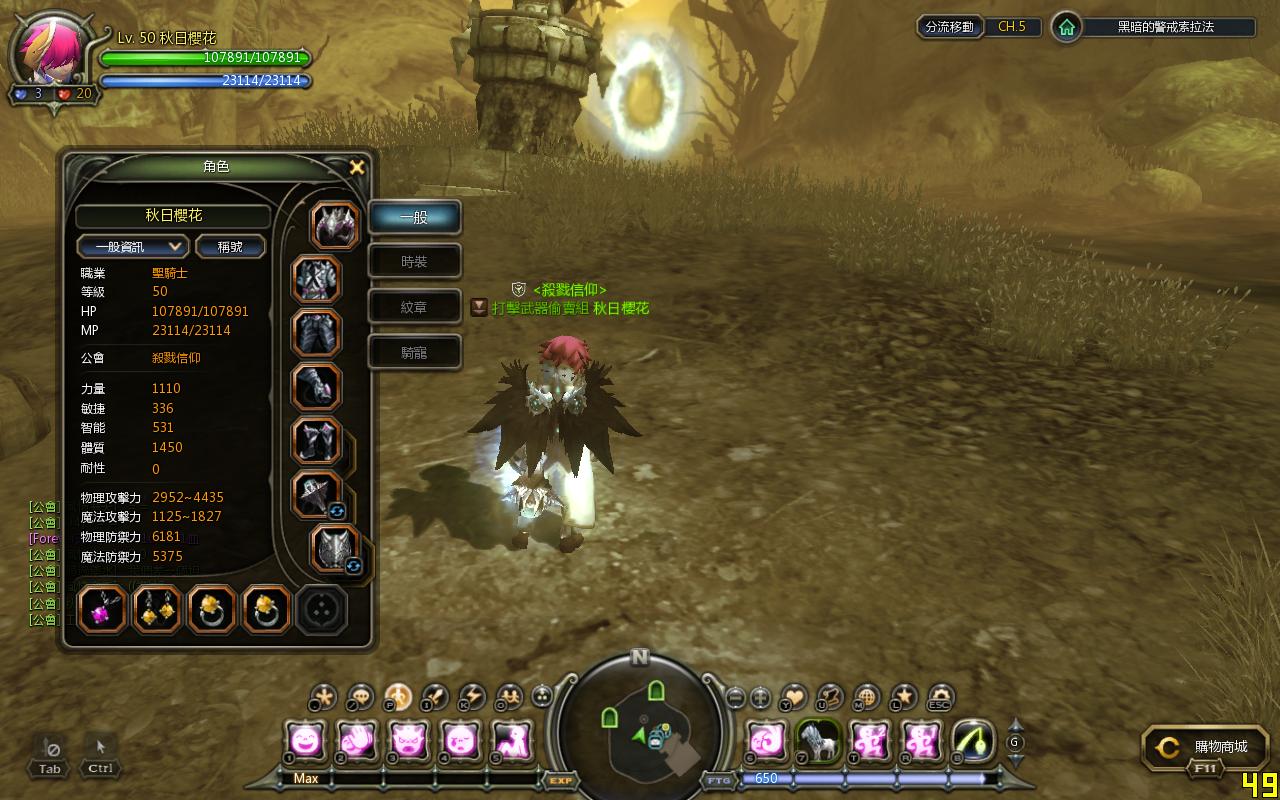The width and height of the screenshot is (1280, 800).
Task: Click the home icon beside the location name
Action: pos(1067,27)
